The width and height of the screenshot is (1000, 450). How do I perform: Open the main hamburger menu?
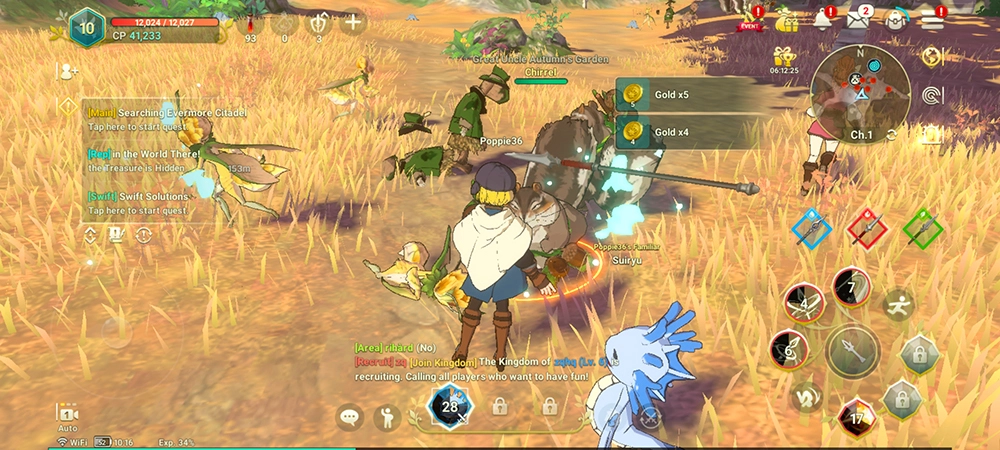934,19
